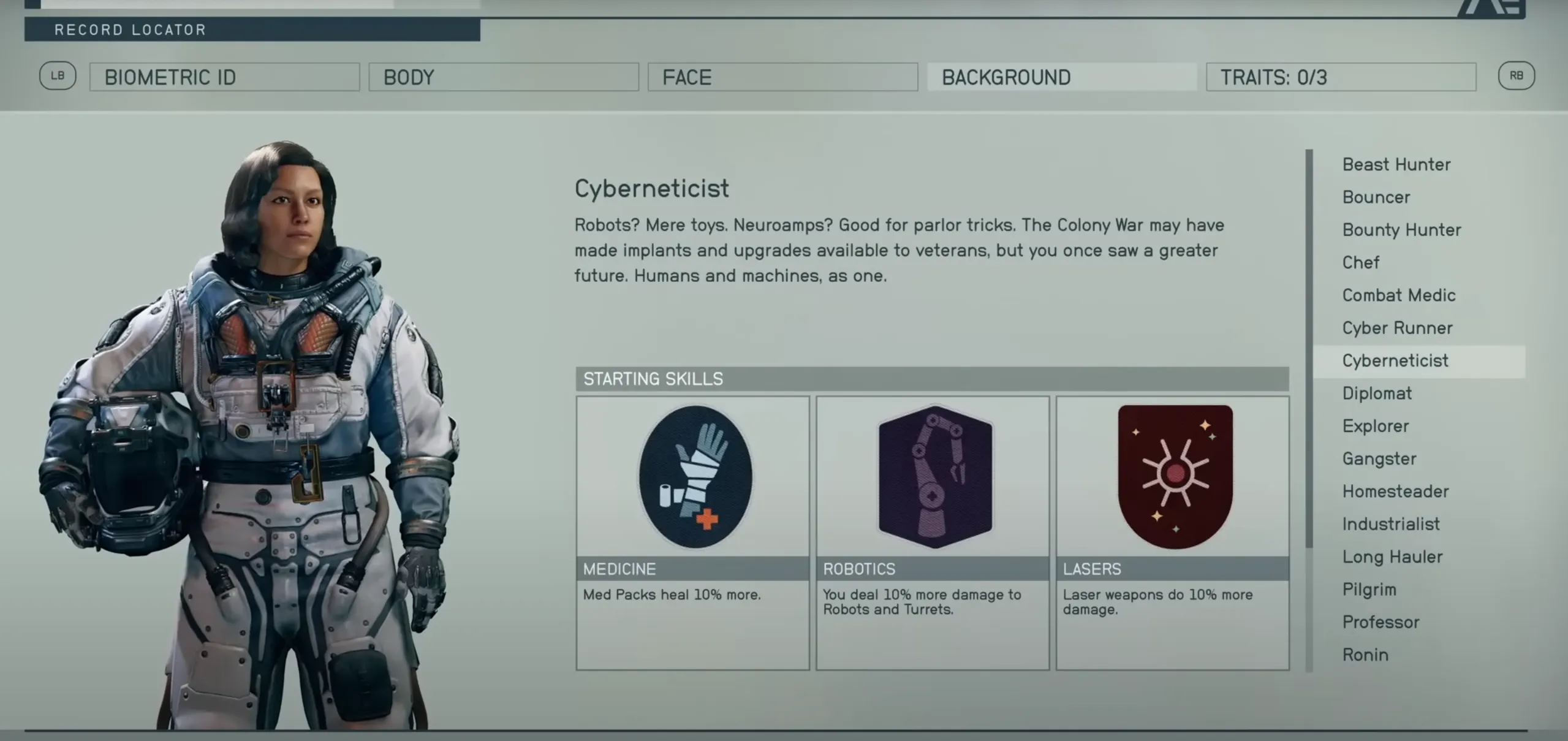The width and height of the screenshot is (1568, 741).
Task: Click the Medicine starting skill card
Action: pyautogui.click(x=692, y=532)
